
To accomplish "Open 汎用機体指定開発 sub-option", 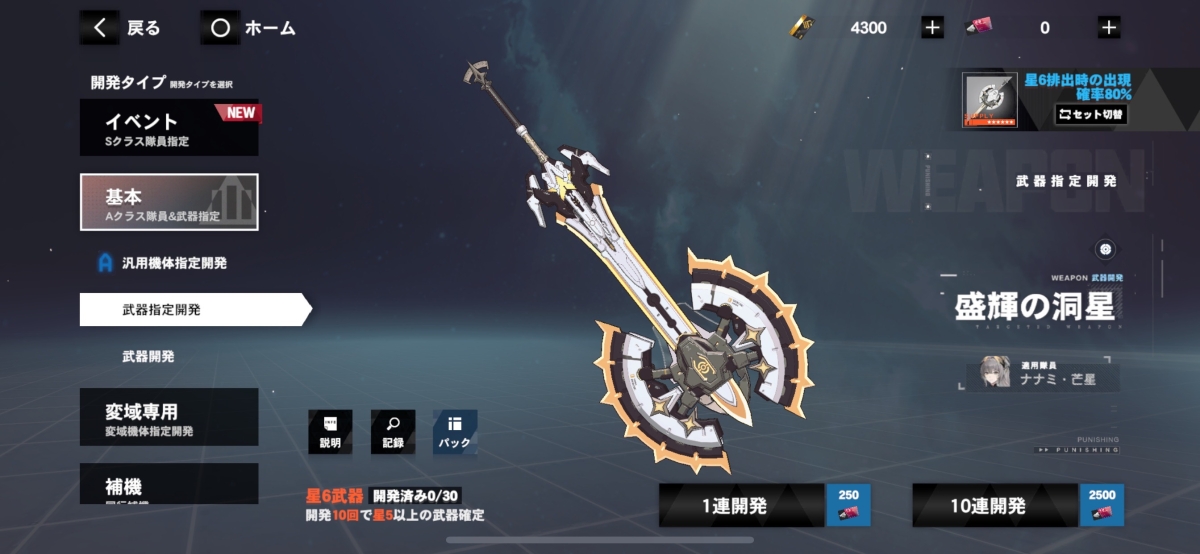I will click(x=174, y=263).
